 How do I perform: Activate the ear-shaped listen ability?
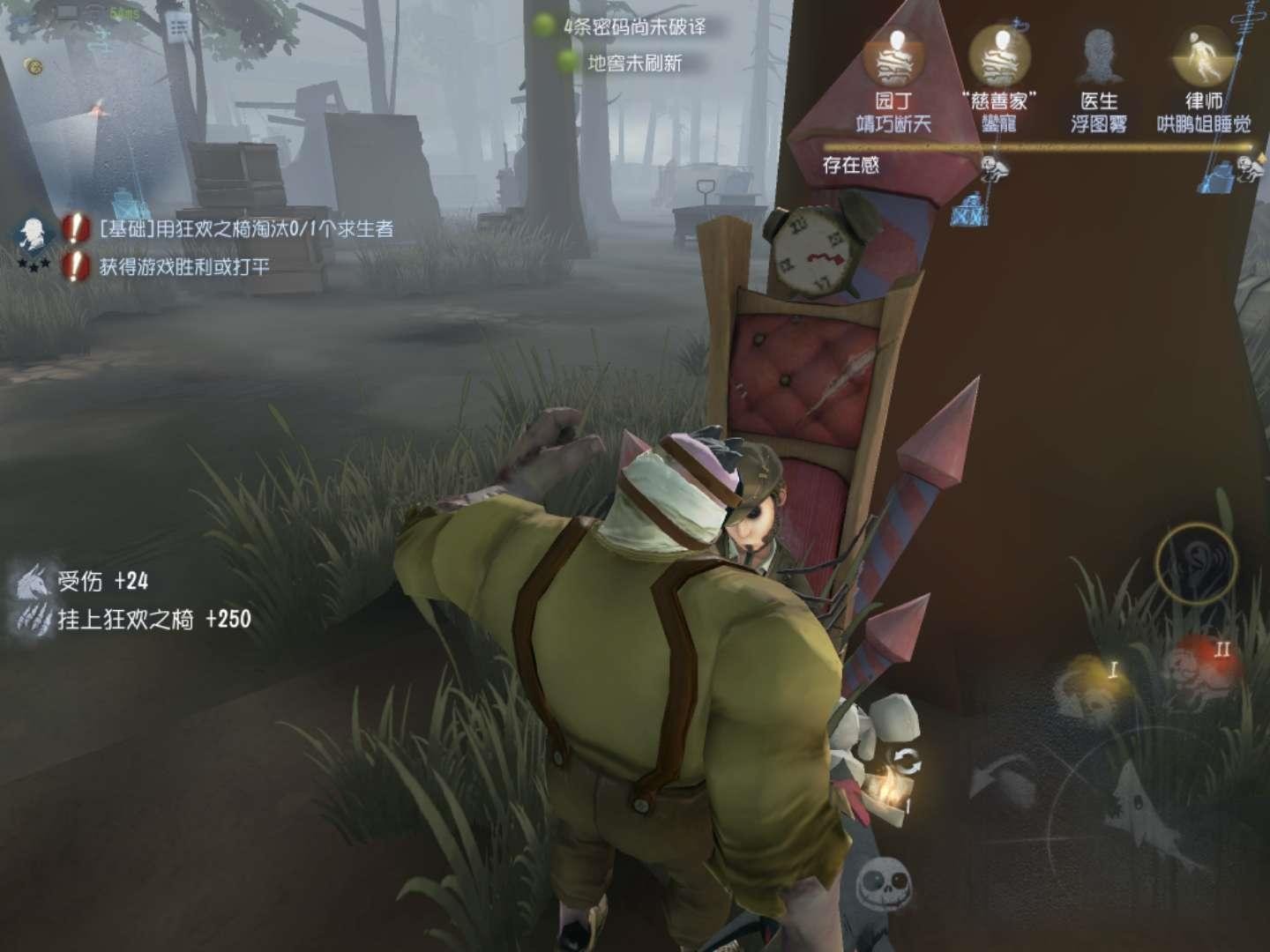click(x=1197, y=562)
